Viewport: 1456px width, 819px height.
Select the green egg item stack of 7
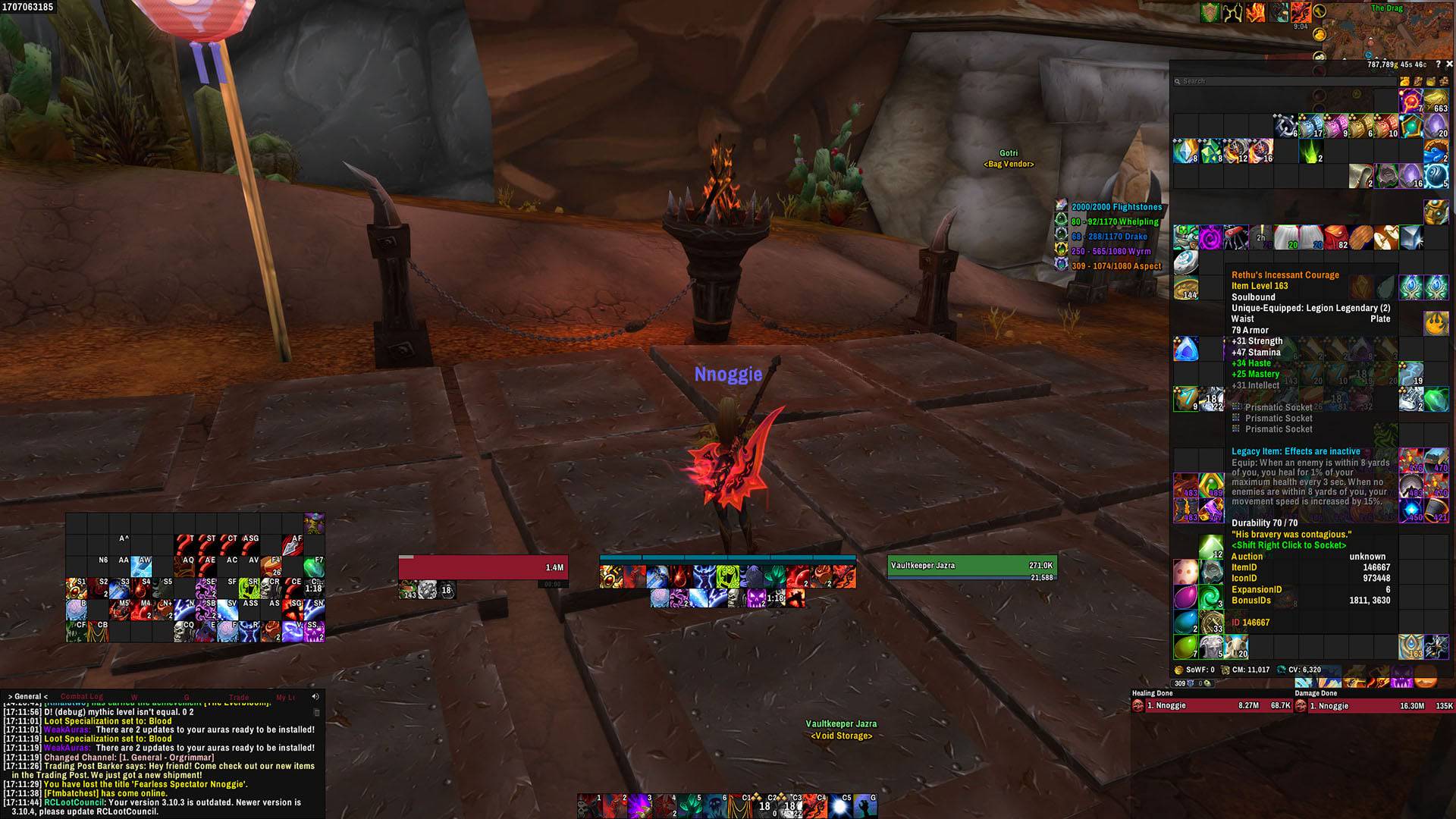pyautogui.click(x=1185, y=647)
